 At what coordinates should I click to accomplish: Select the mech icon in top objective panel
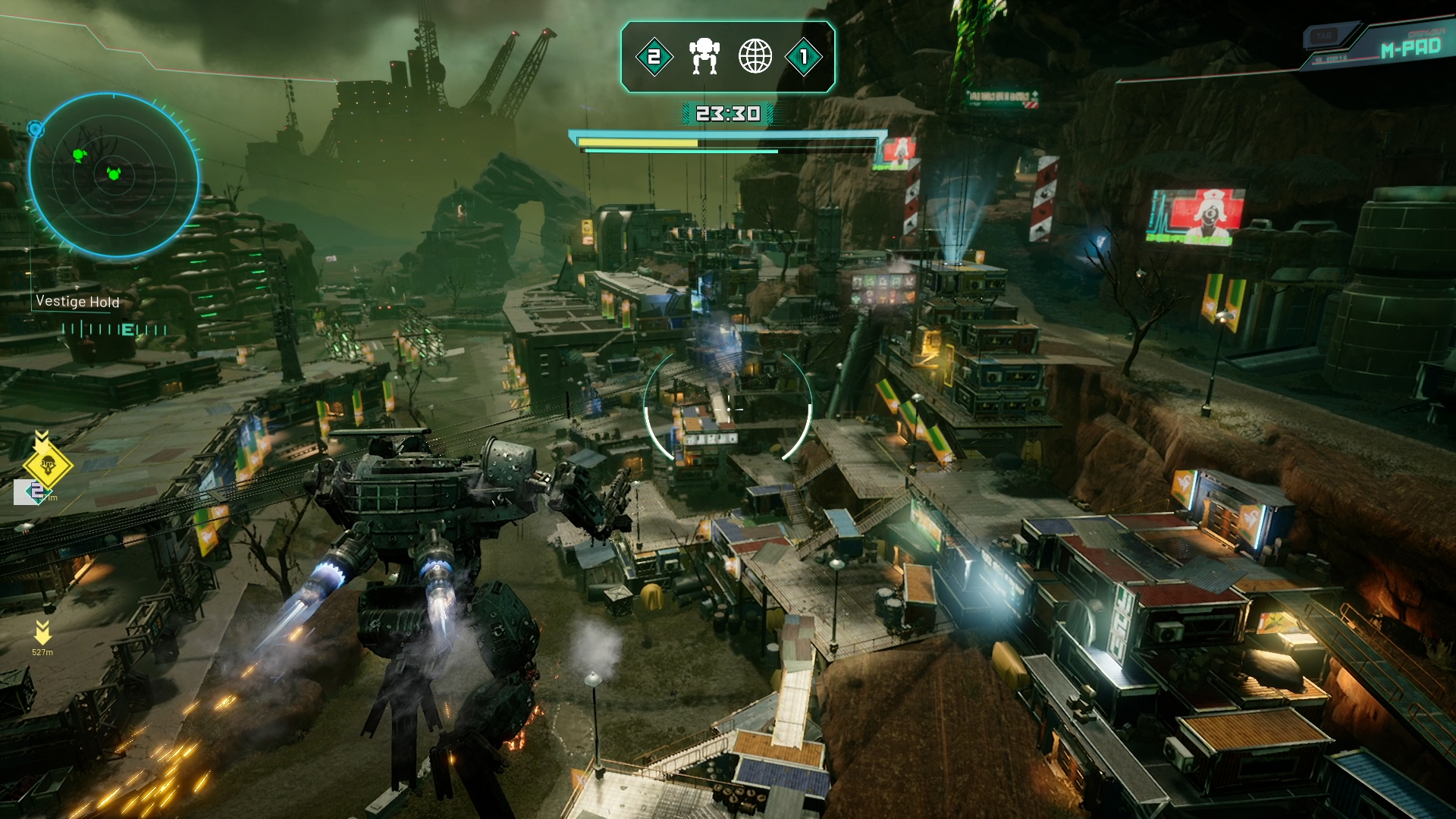pyautogui.click(x=704, y=57)
